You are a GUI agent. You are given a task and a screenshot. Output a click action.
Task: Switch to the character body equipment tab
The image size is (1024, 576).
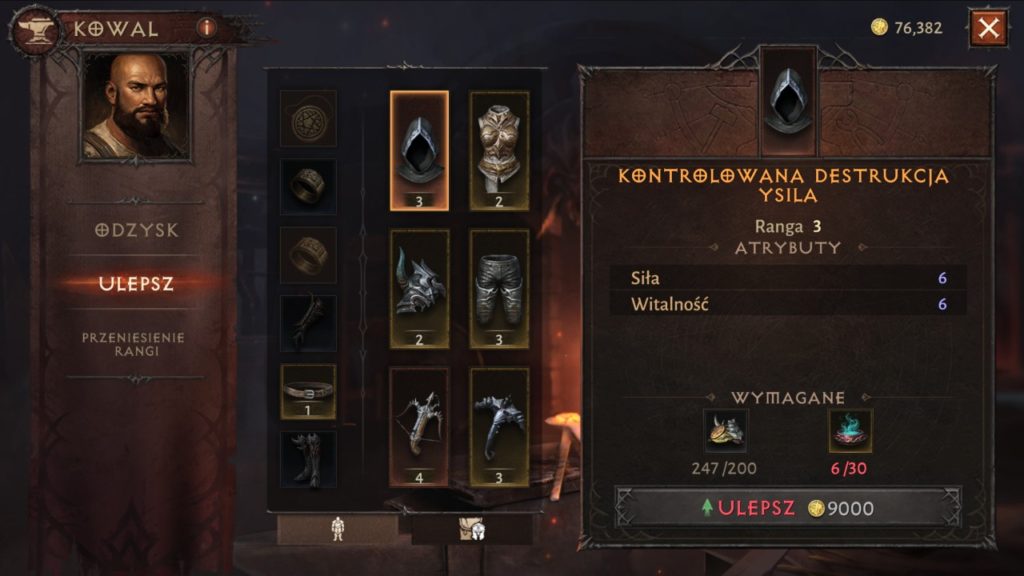point(337,530)
